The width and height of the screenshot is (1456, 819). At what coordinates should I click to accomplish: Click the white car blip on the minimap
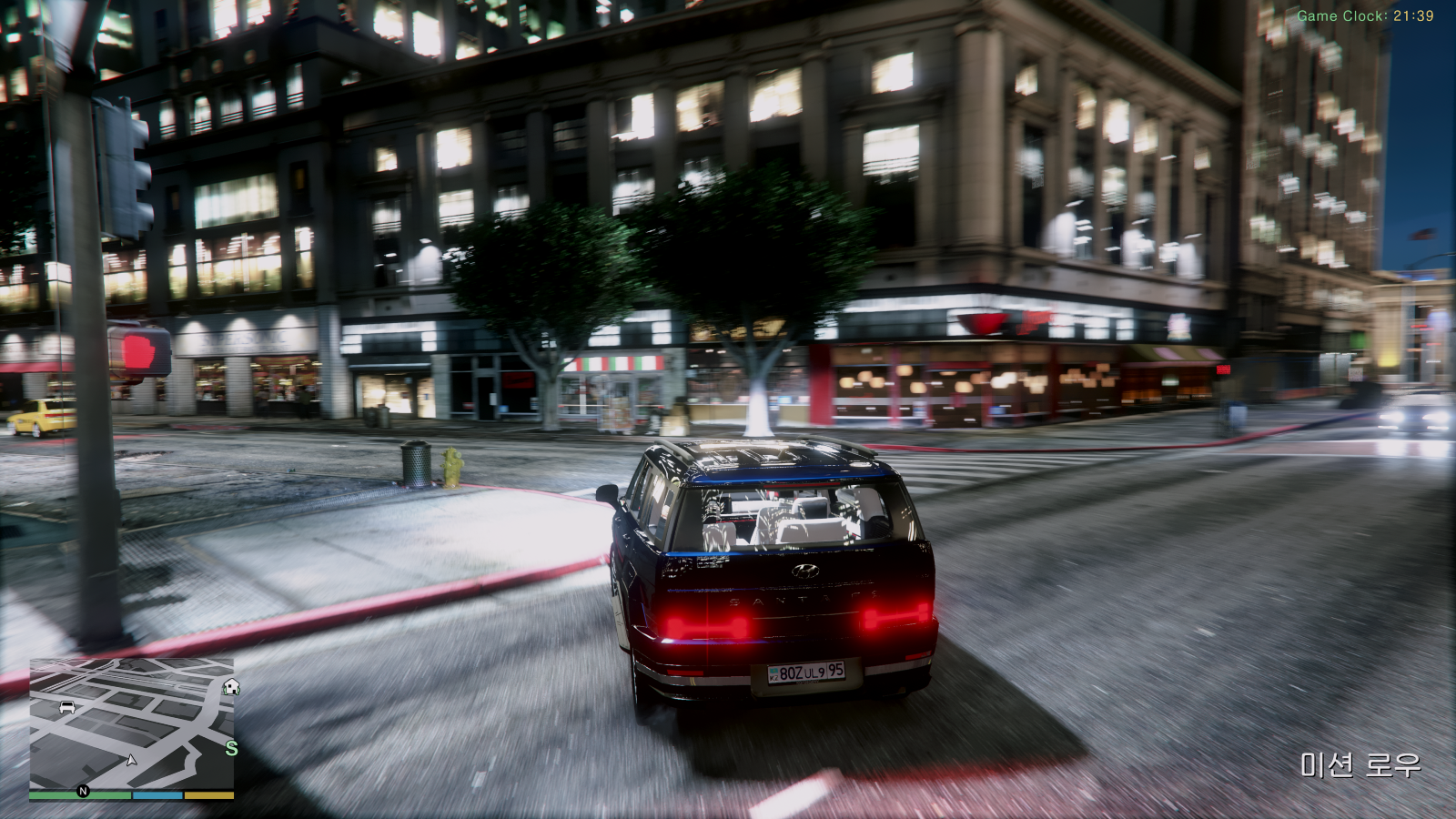click(67, 708)
